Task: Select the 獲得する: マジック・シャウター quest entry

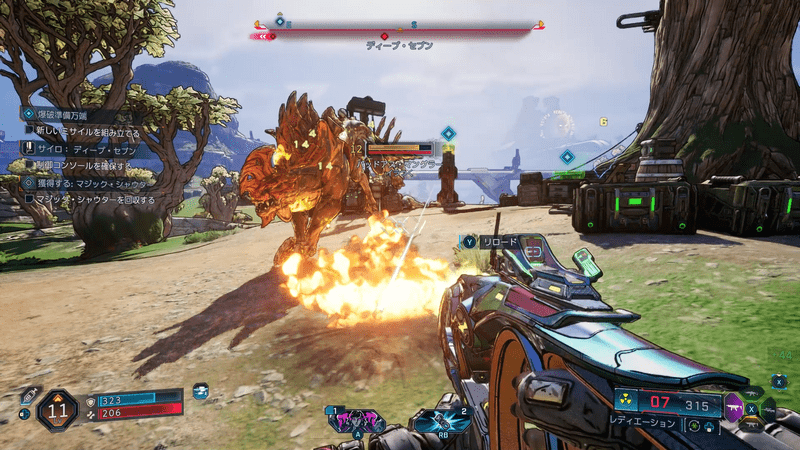Action: [90, 183]
